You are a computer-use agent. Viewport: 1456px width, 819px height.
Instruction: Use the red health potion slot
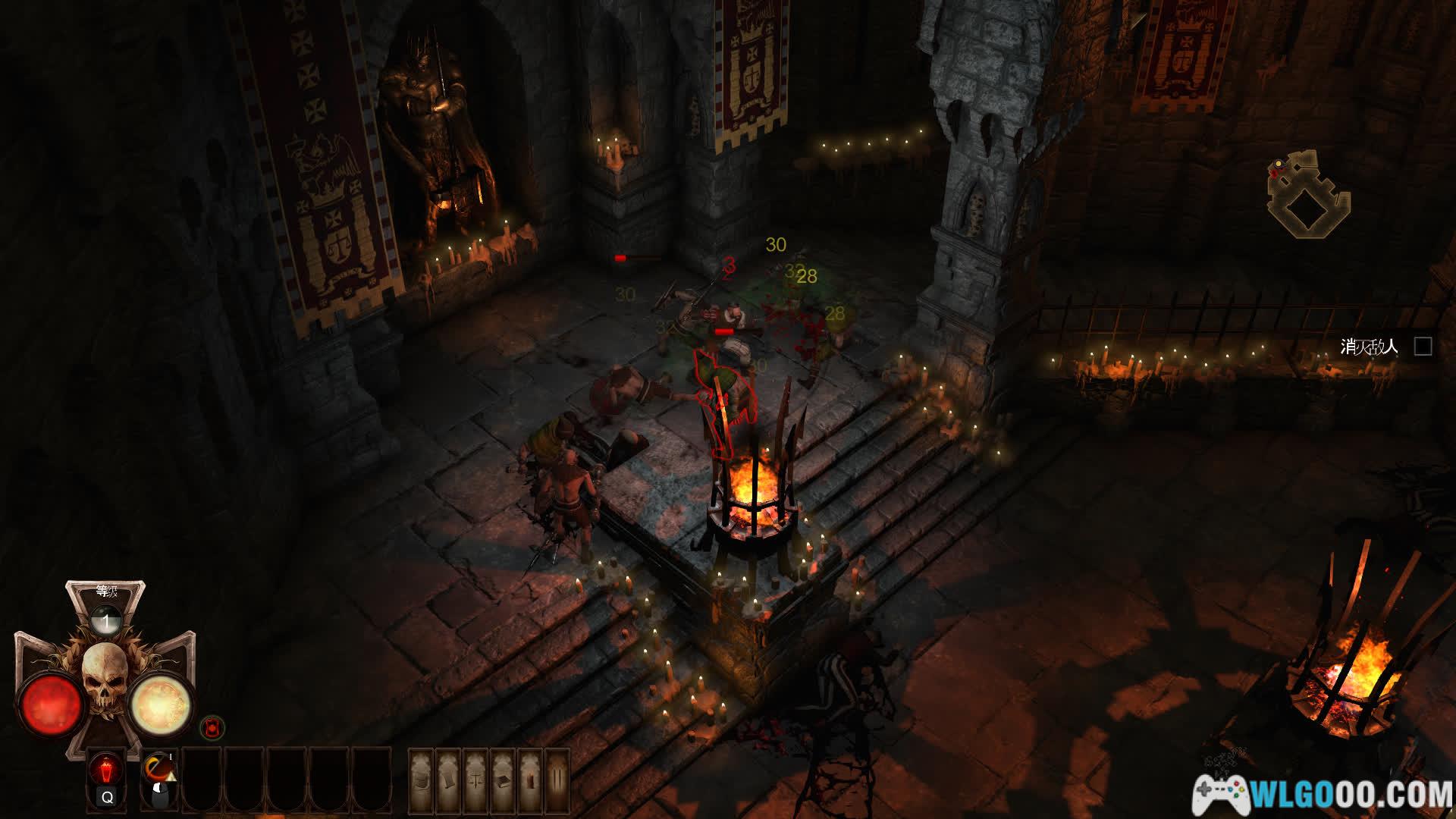tap(106, 770)
